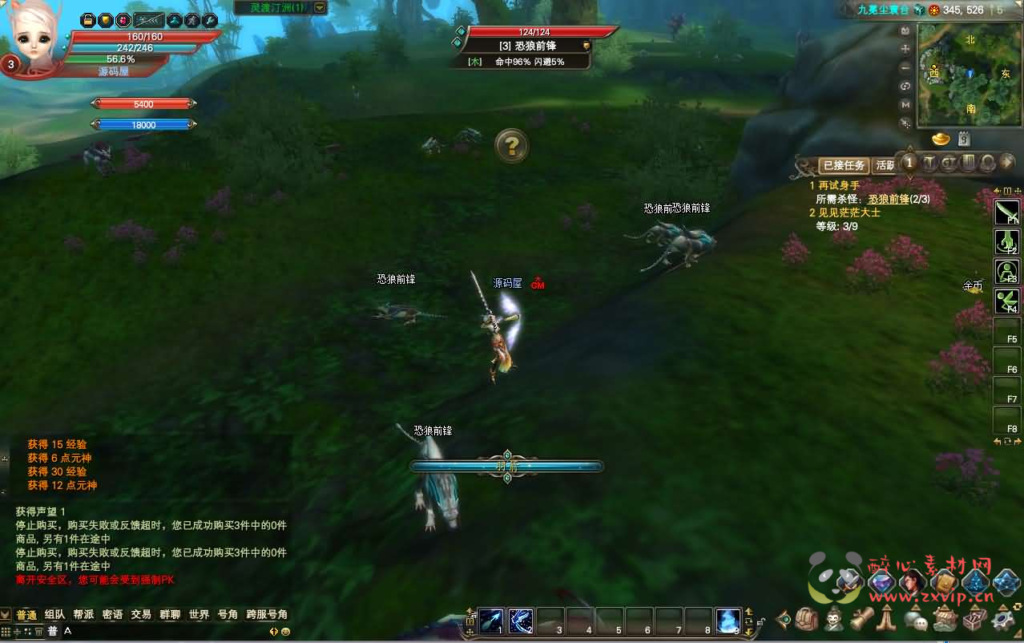
Task: Open the system settings gear icon
Action: (1003, 619)
